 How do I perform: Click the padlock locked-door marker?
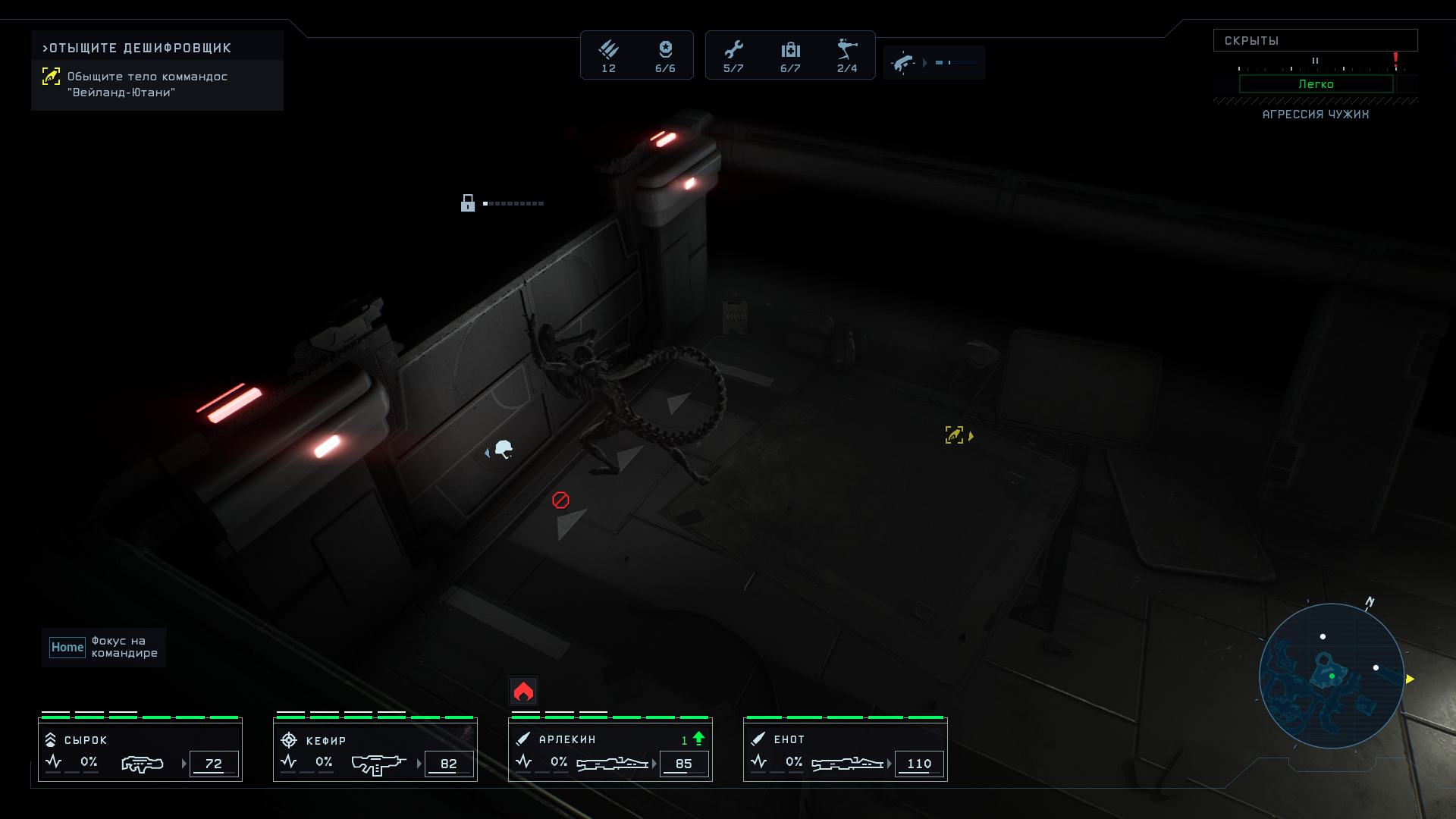[x=468, y=203]
